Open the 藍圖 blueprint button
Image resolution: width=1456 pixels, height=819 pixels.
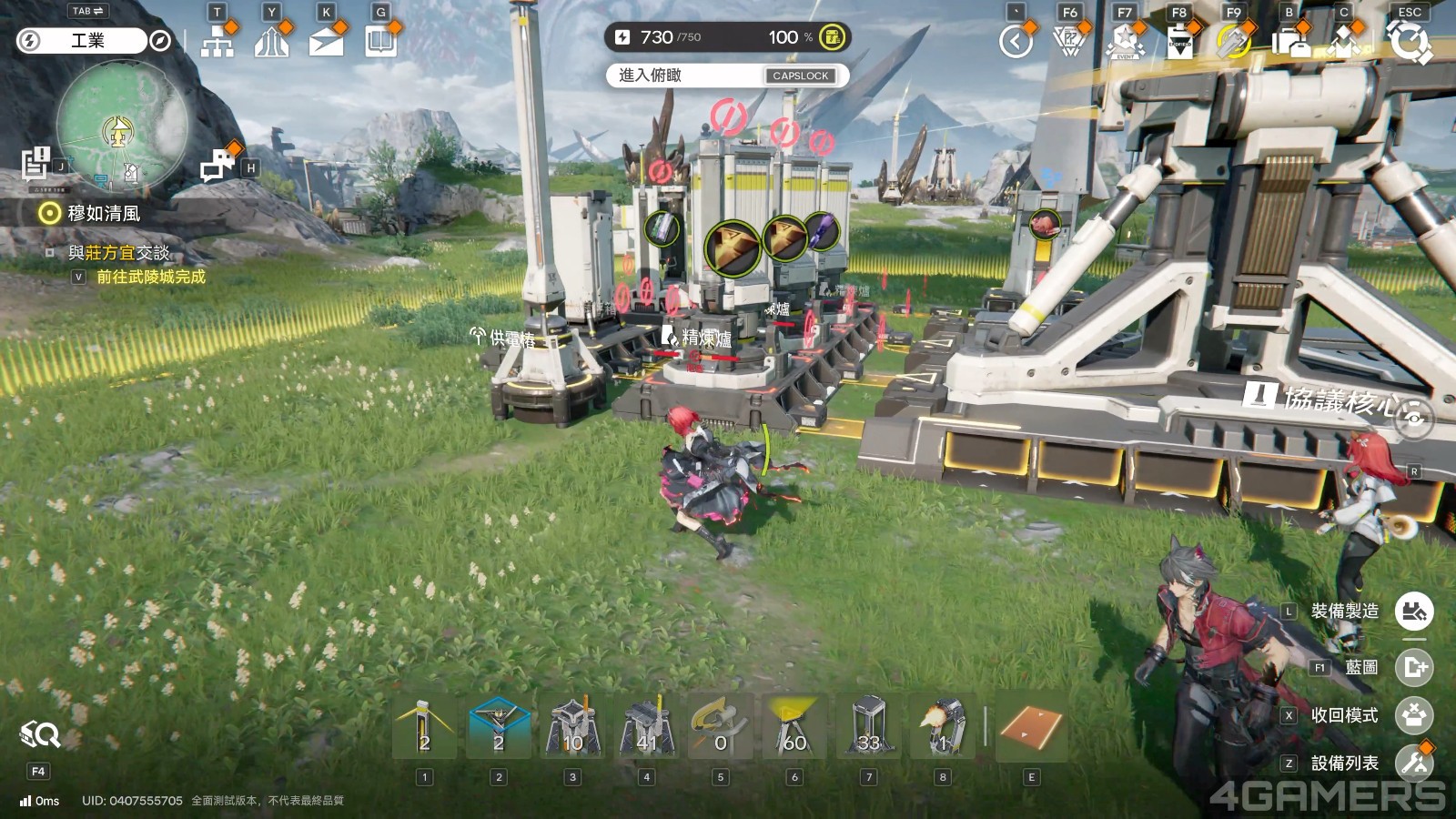point(1413,667)
